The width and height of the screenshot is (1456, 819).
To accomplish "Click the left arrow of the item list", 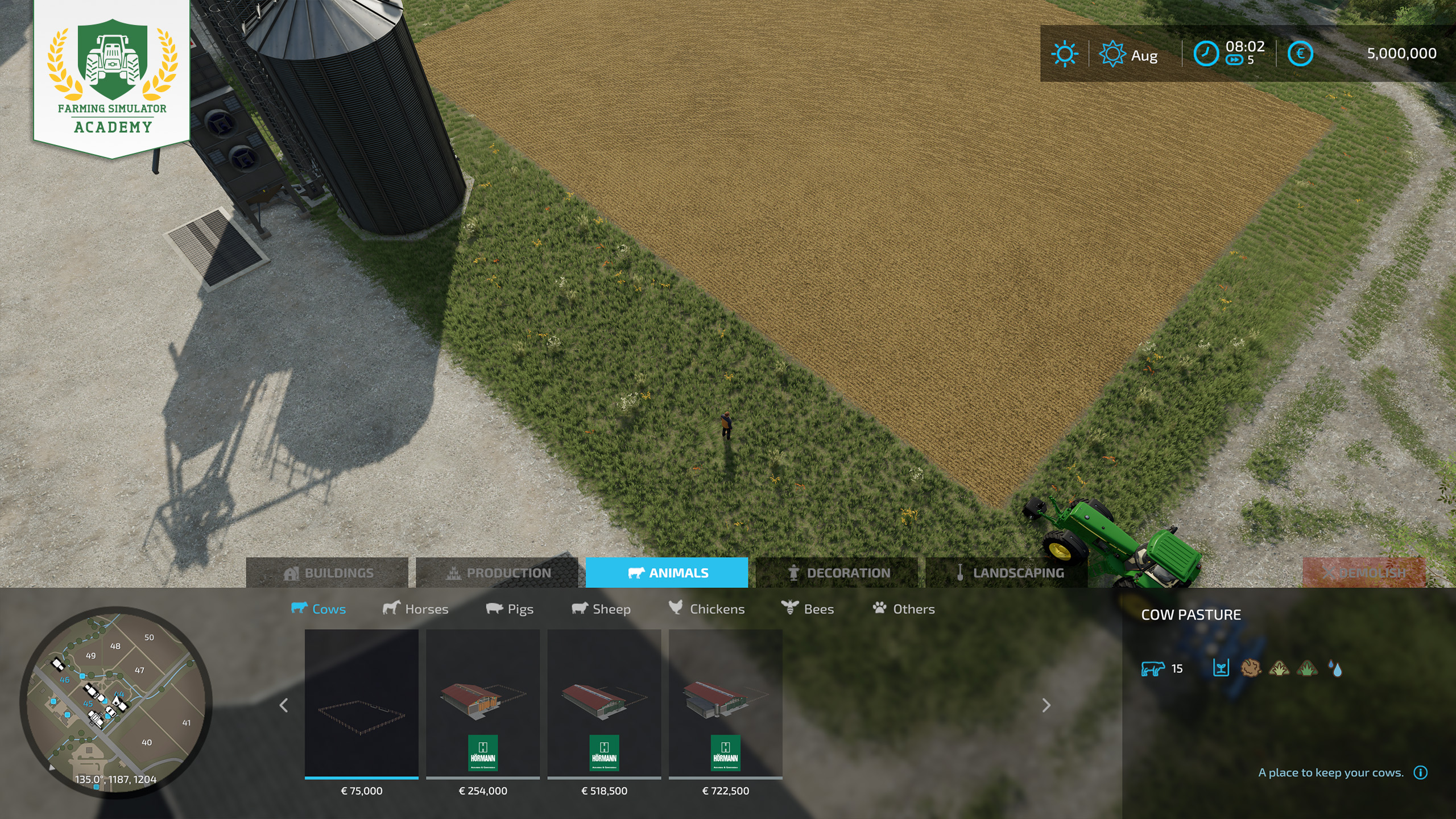I will pyautogui.click(x=284, y=705).
